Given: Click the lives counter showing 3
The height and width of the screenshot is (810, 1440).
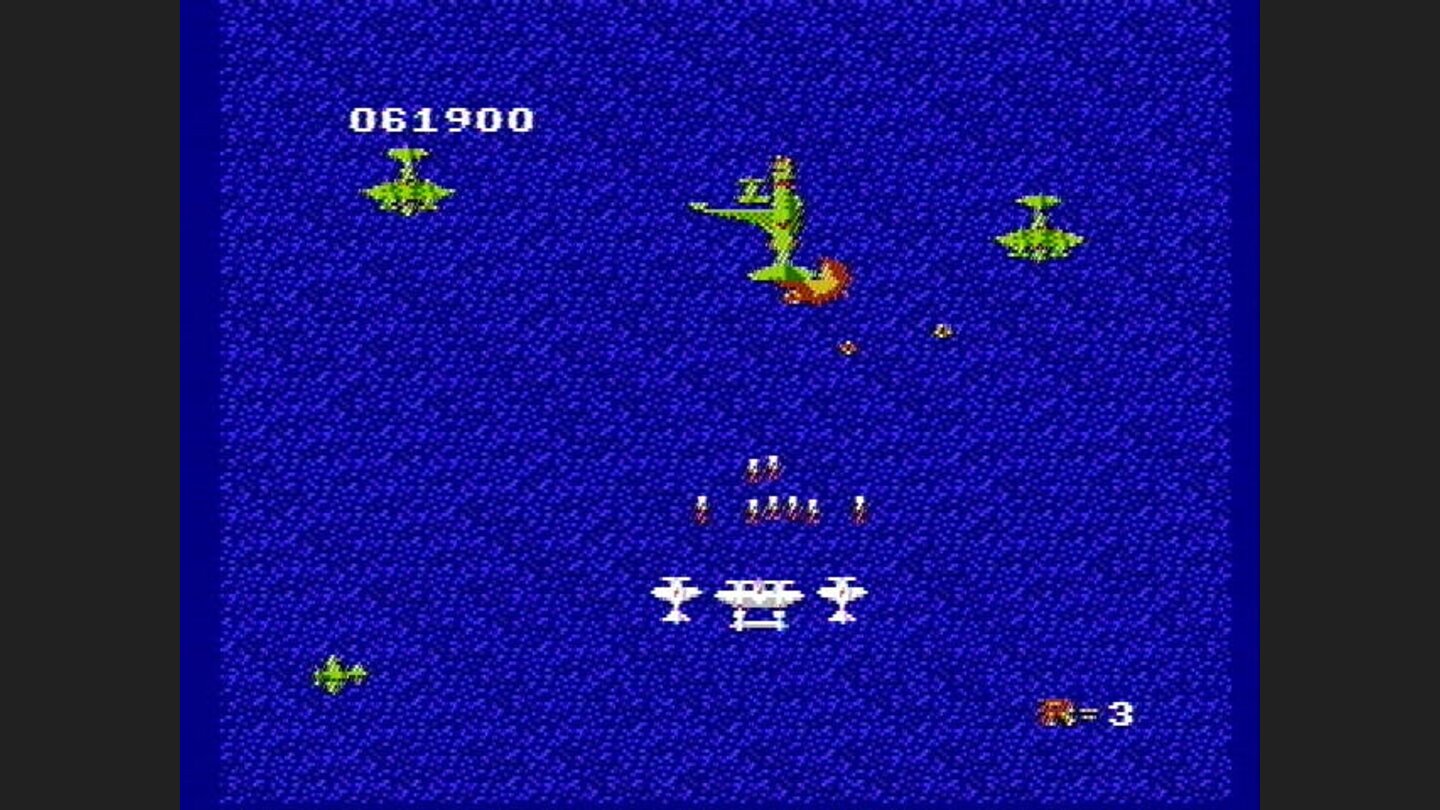Looking at the screenshot, I should tap(1122, 714).
